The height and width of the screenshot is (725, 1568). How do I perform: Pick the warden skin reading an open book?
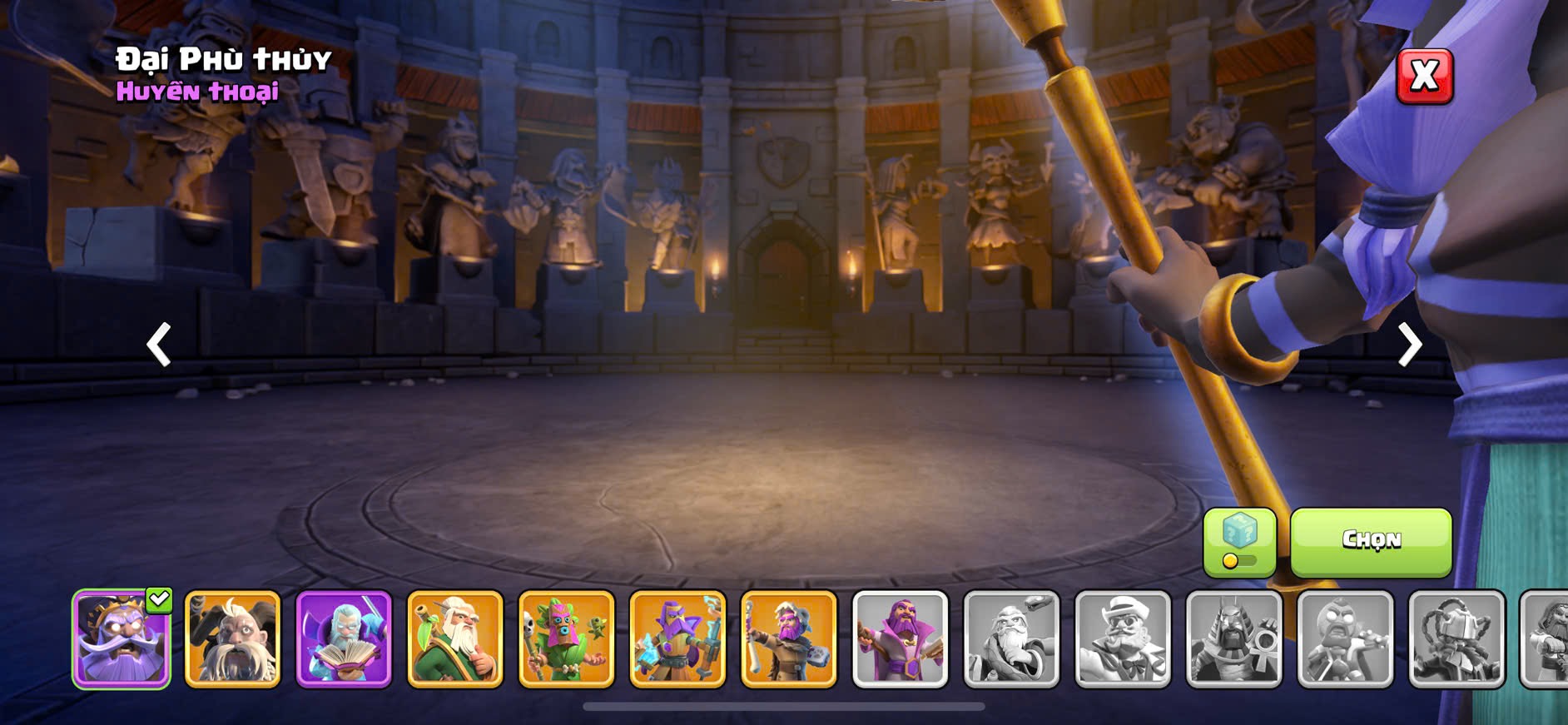click(344, 639)
